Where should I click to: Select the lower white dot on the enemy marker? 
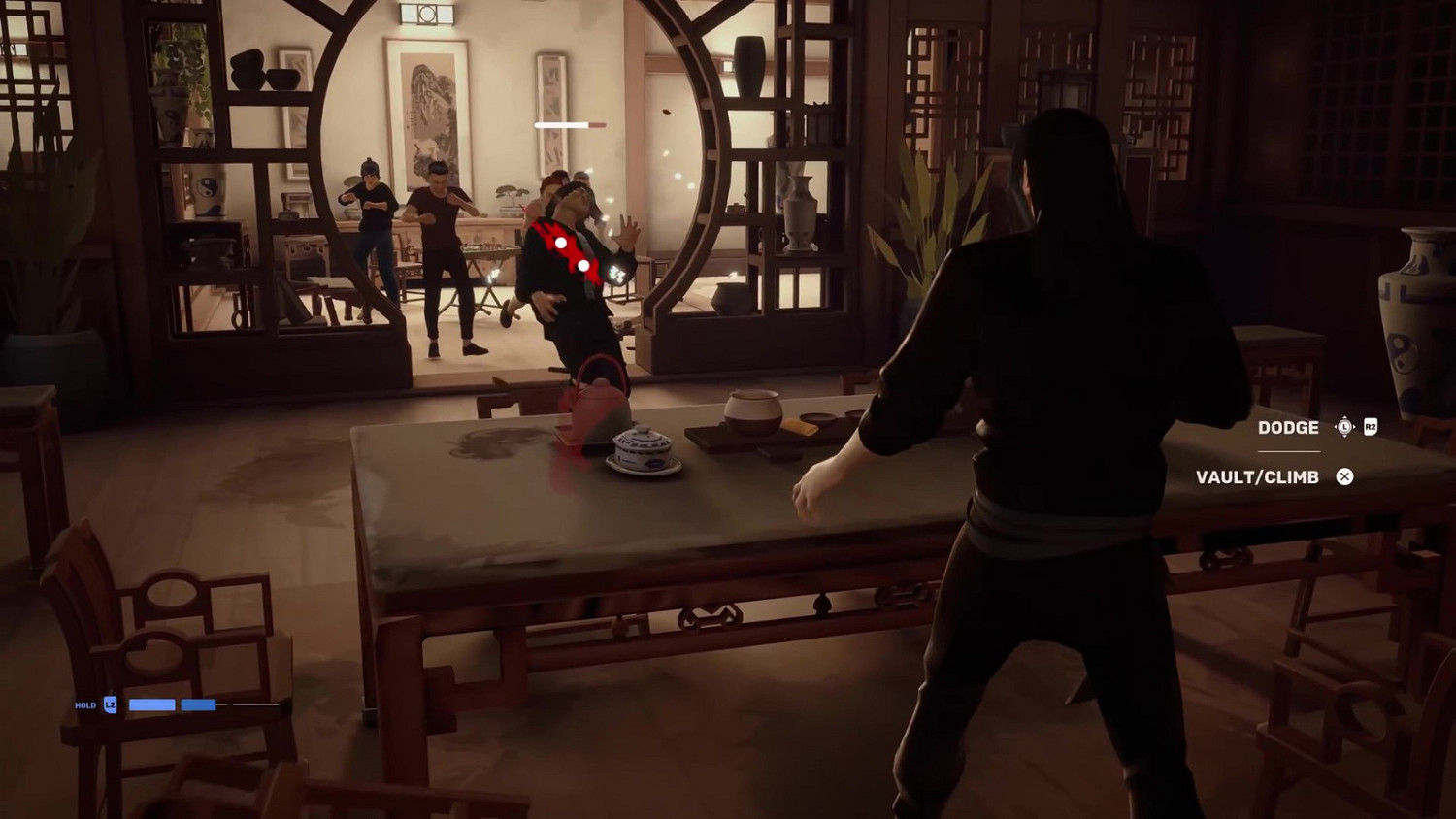point(584,265)
